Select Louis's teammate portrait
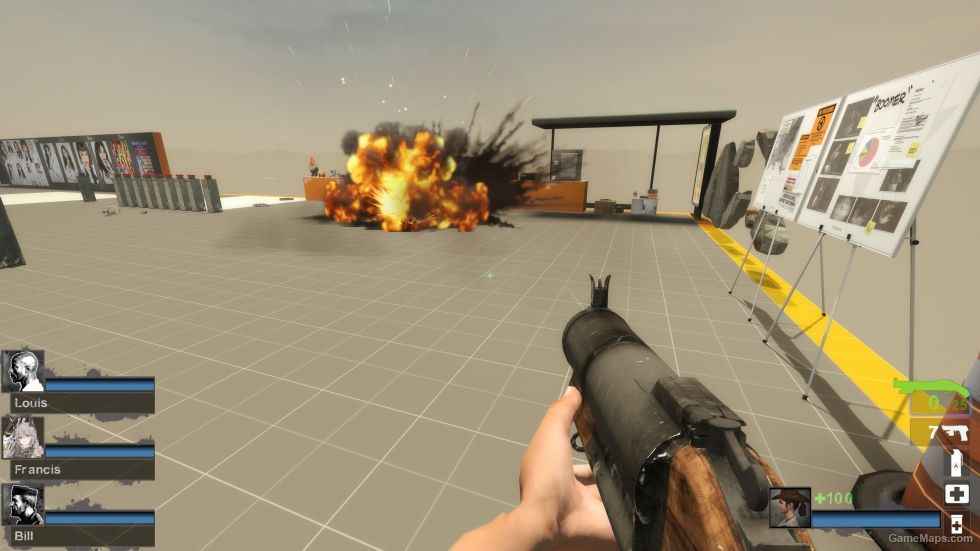 click(x=23, y=371)
